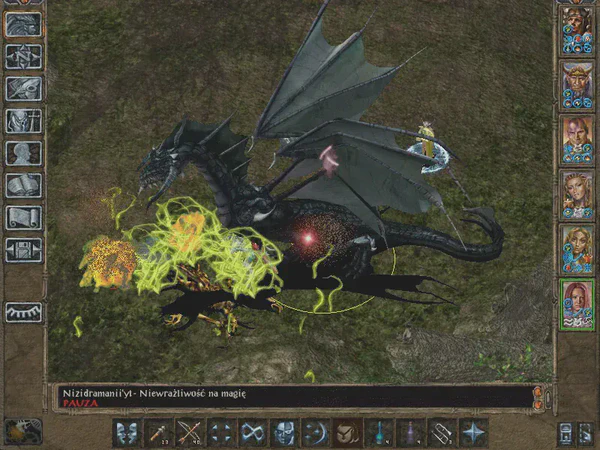Open special abilities with the blue star
This screenshot has height=450, width=600.
click(x=470, y=432)
